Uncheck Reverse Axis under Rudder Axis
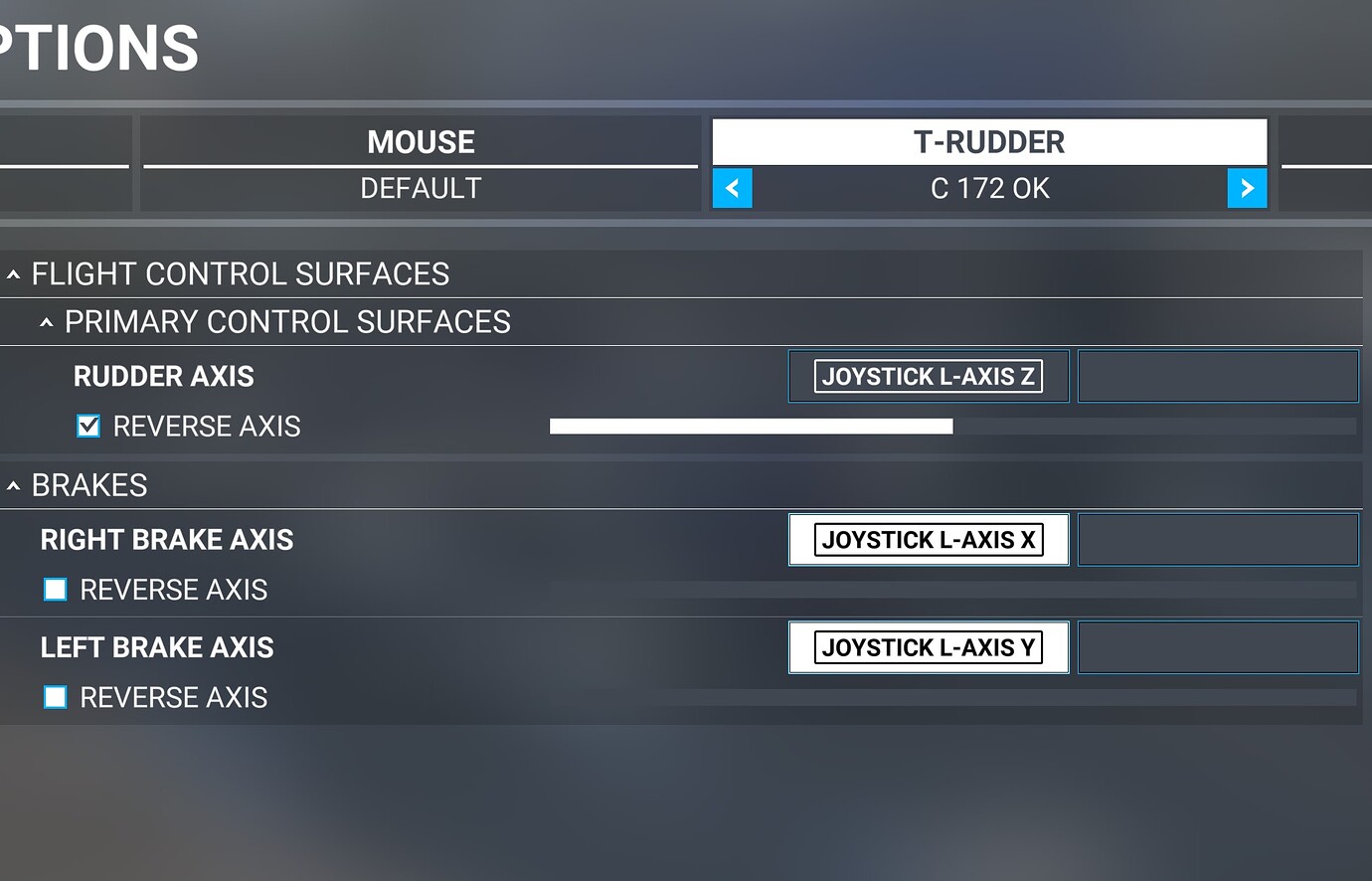The width and height of the screenshot is (1372, 881). coord(88,427)
